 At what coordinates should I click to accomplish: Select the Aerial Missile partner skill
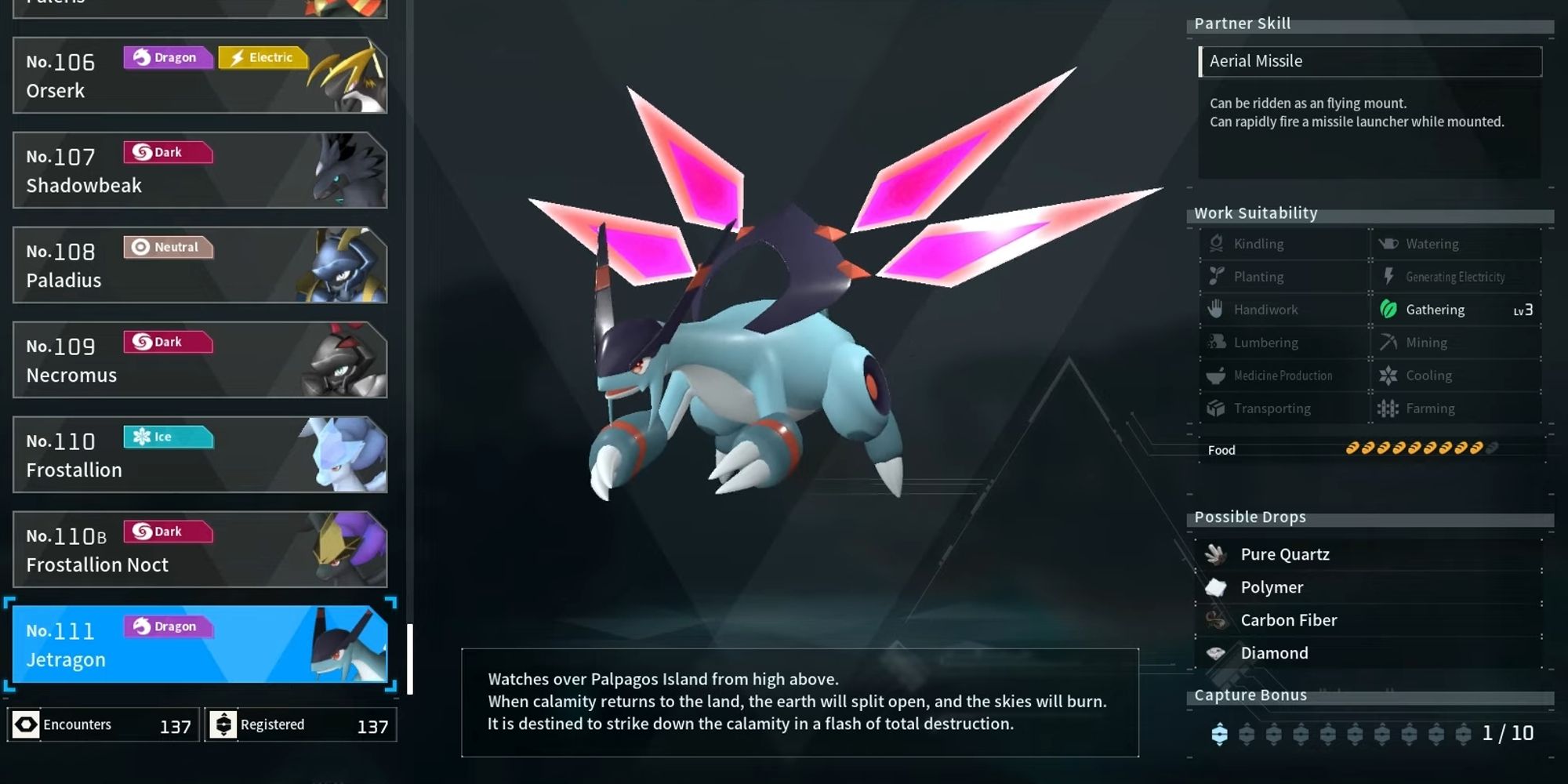[1370, 61]
